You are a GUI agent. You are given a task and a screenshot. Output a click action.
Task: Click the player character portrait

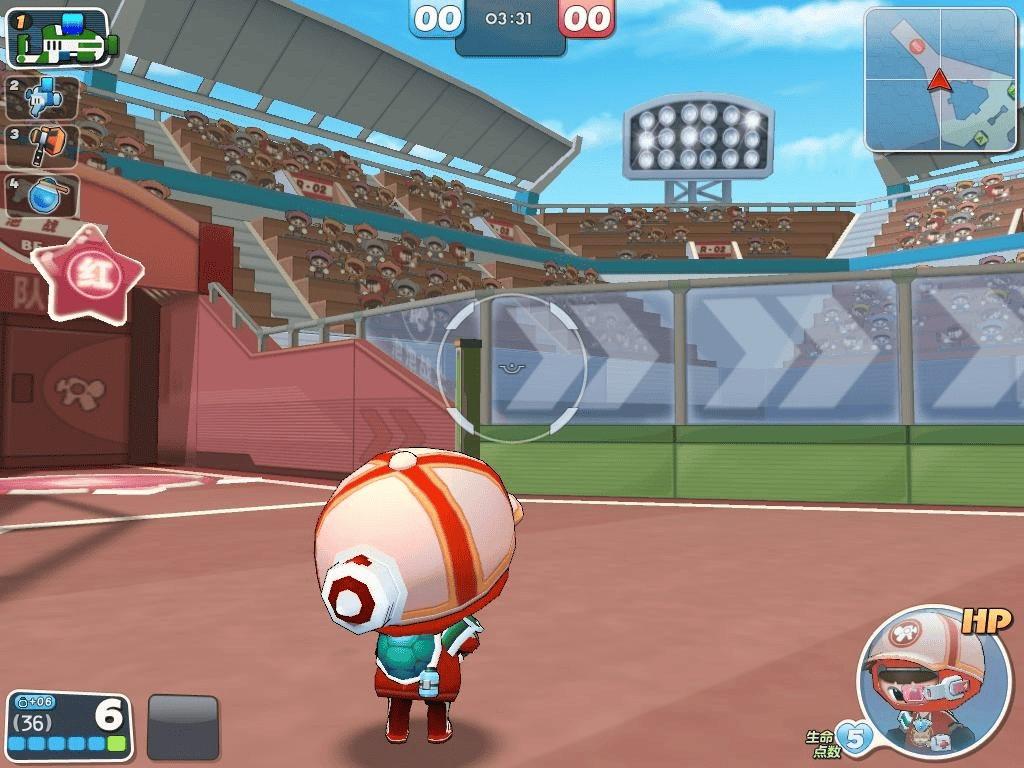point(921,680)
